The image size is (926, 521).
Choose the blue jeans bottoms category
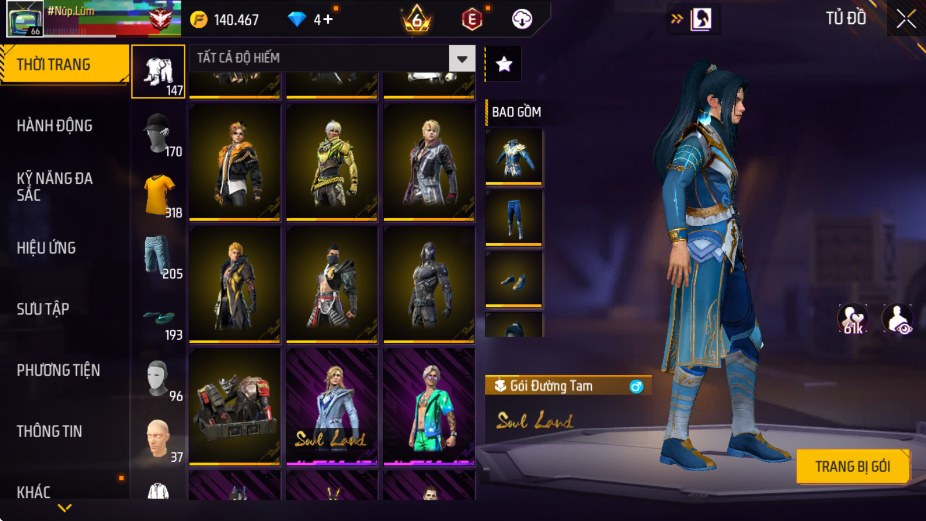coord(158,255)
